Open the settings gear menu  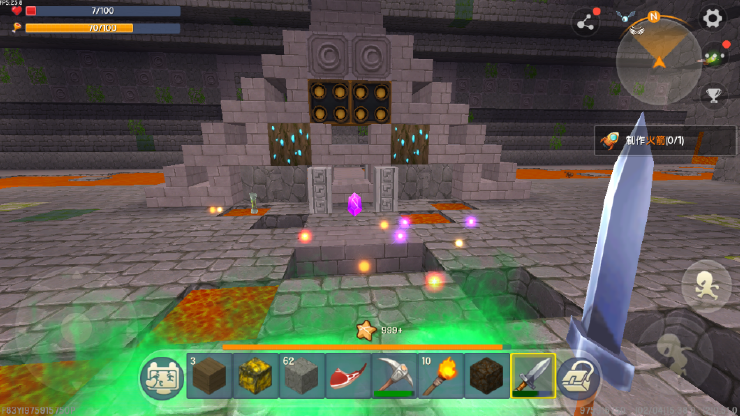(712, 18)
